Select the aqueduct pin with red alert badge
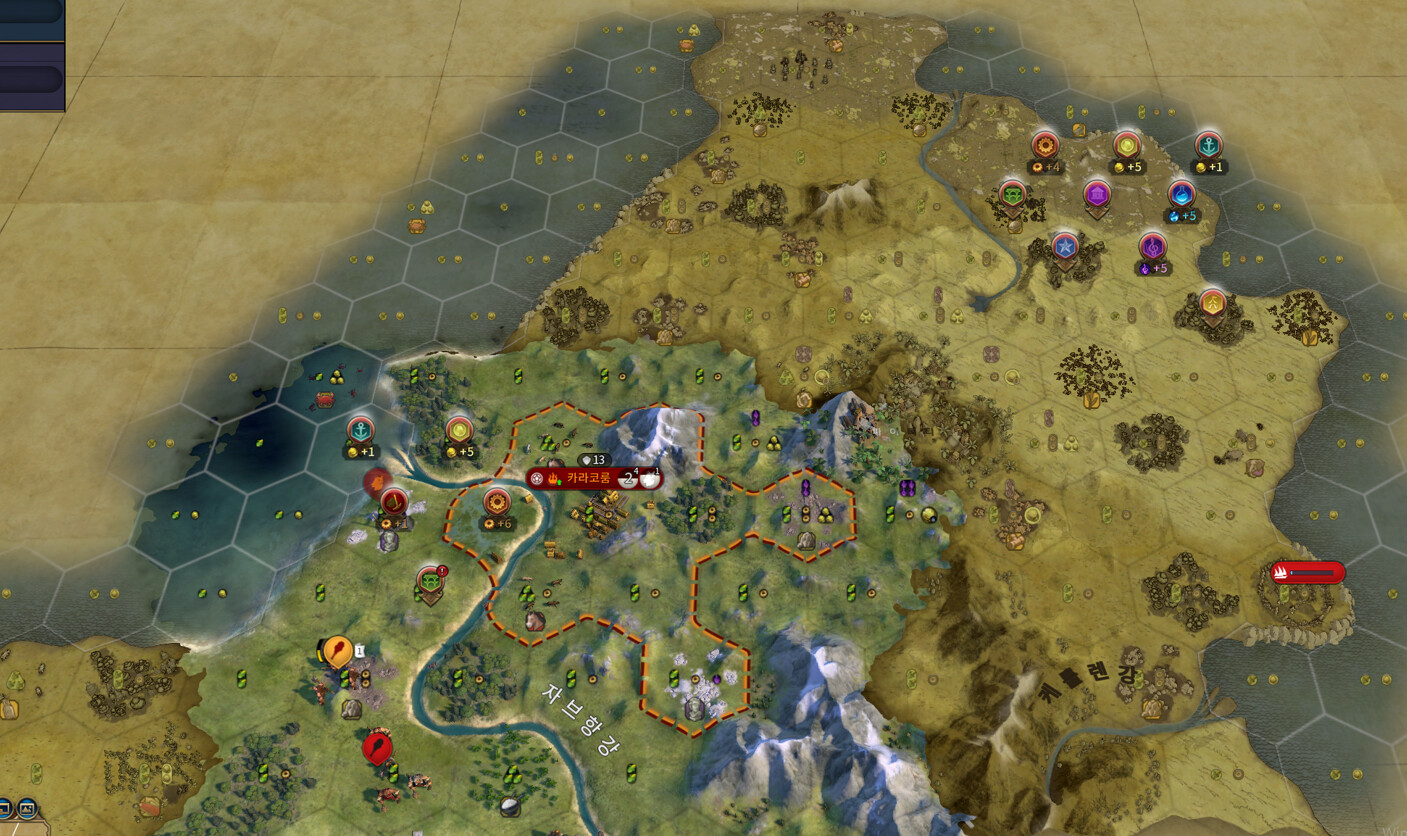 (431, 579)
